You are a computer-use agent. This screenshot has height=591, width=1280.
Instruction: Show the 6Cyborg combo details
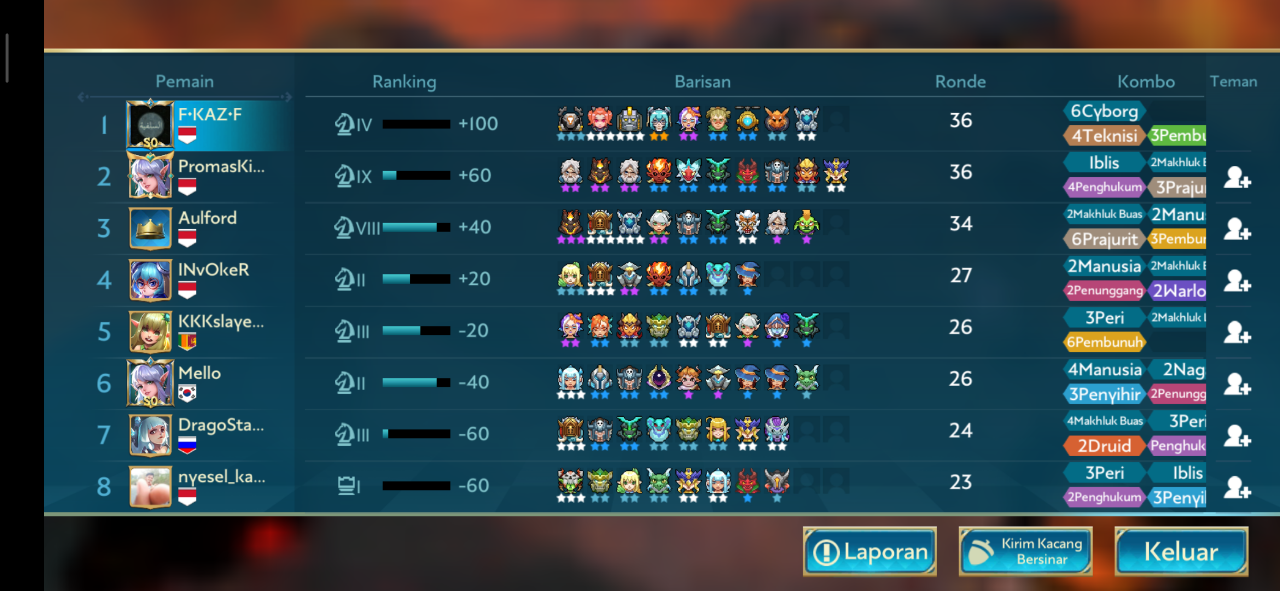click(x=1104, y=111)
